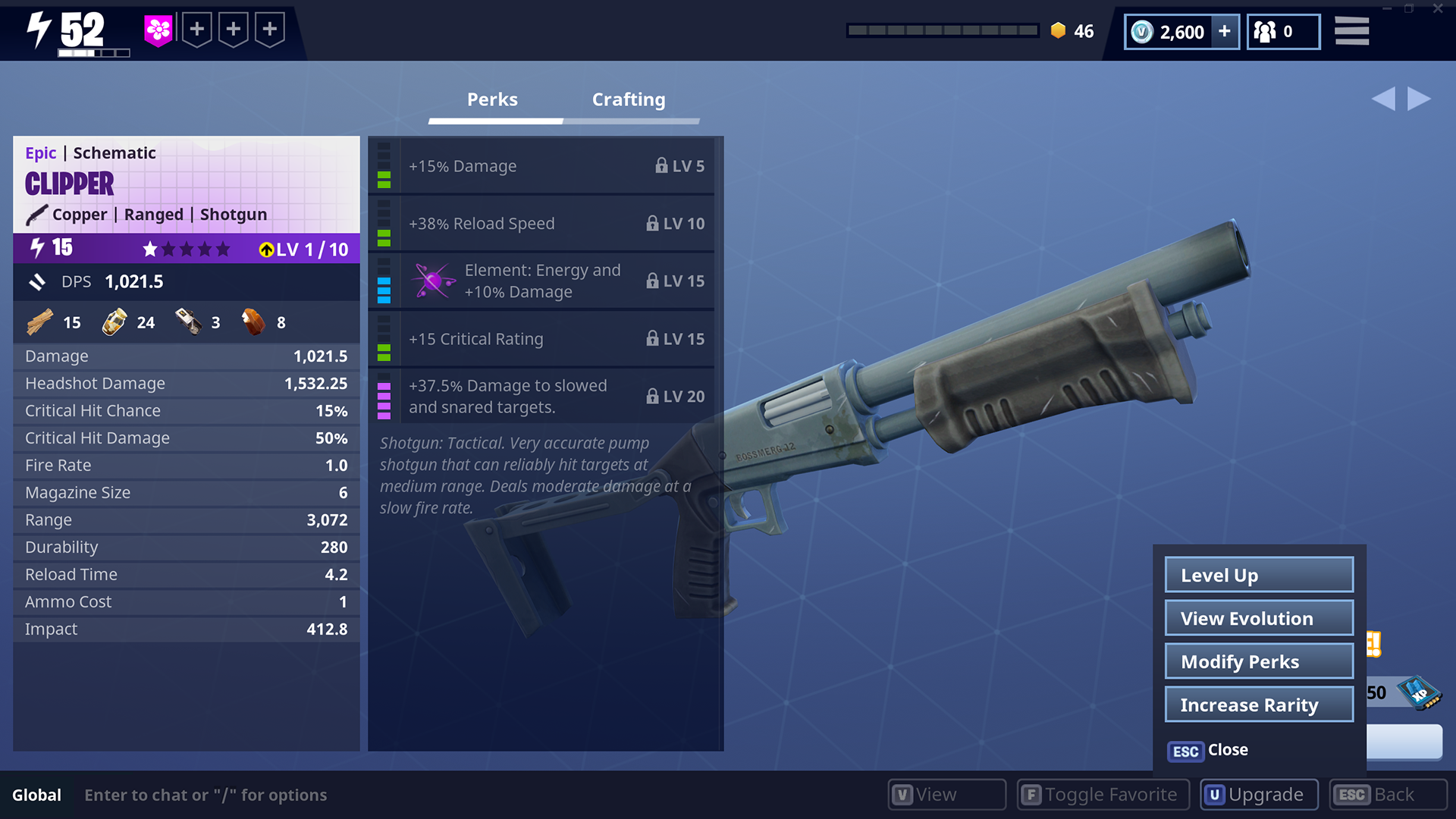Click the Increase Rarity button

tap(1258, 704)
